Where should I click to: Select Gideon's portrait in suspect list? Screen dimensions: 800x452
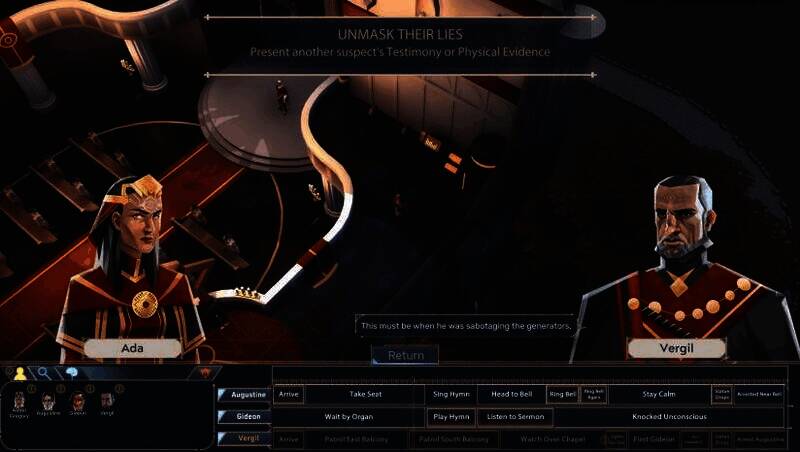pos(76,402)
